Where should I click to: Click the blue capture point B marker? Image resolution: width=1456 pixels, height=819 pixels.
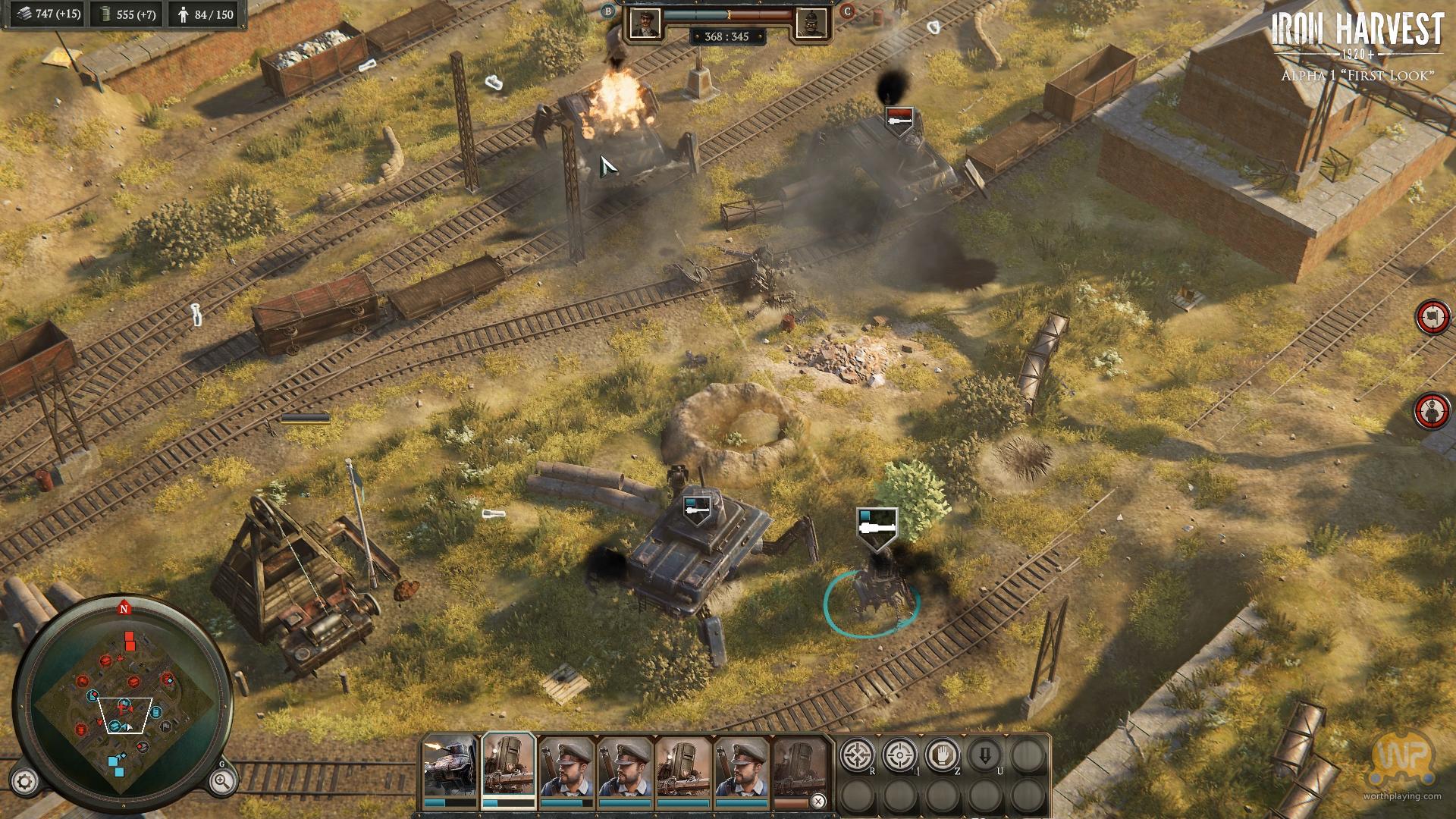coord(608,11)
